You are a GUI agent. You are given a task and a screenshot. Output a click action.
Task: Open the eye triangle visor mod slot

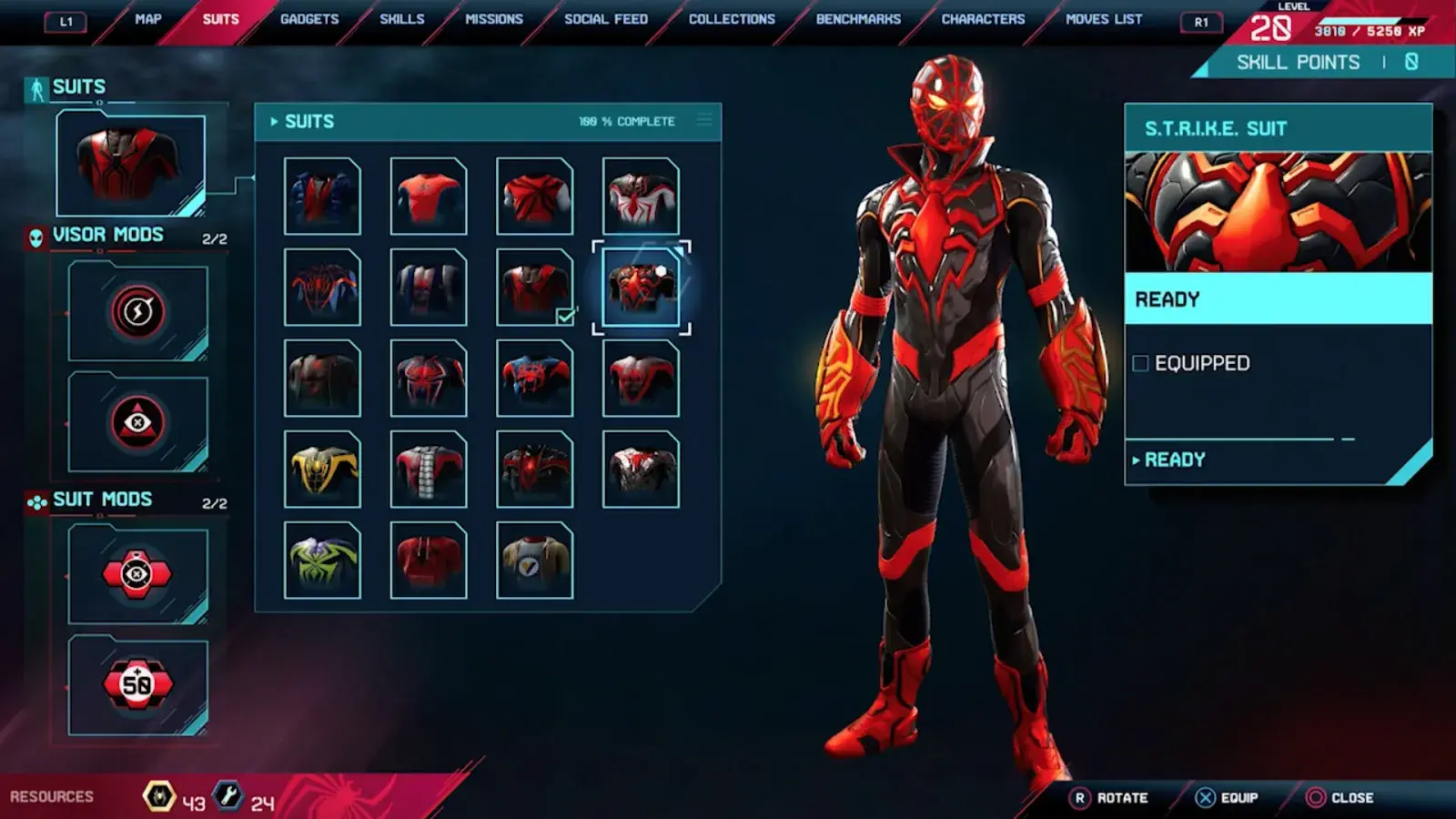(x=137, y=422)
